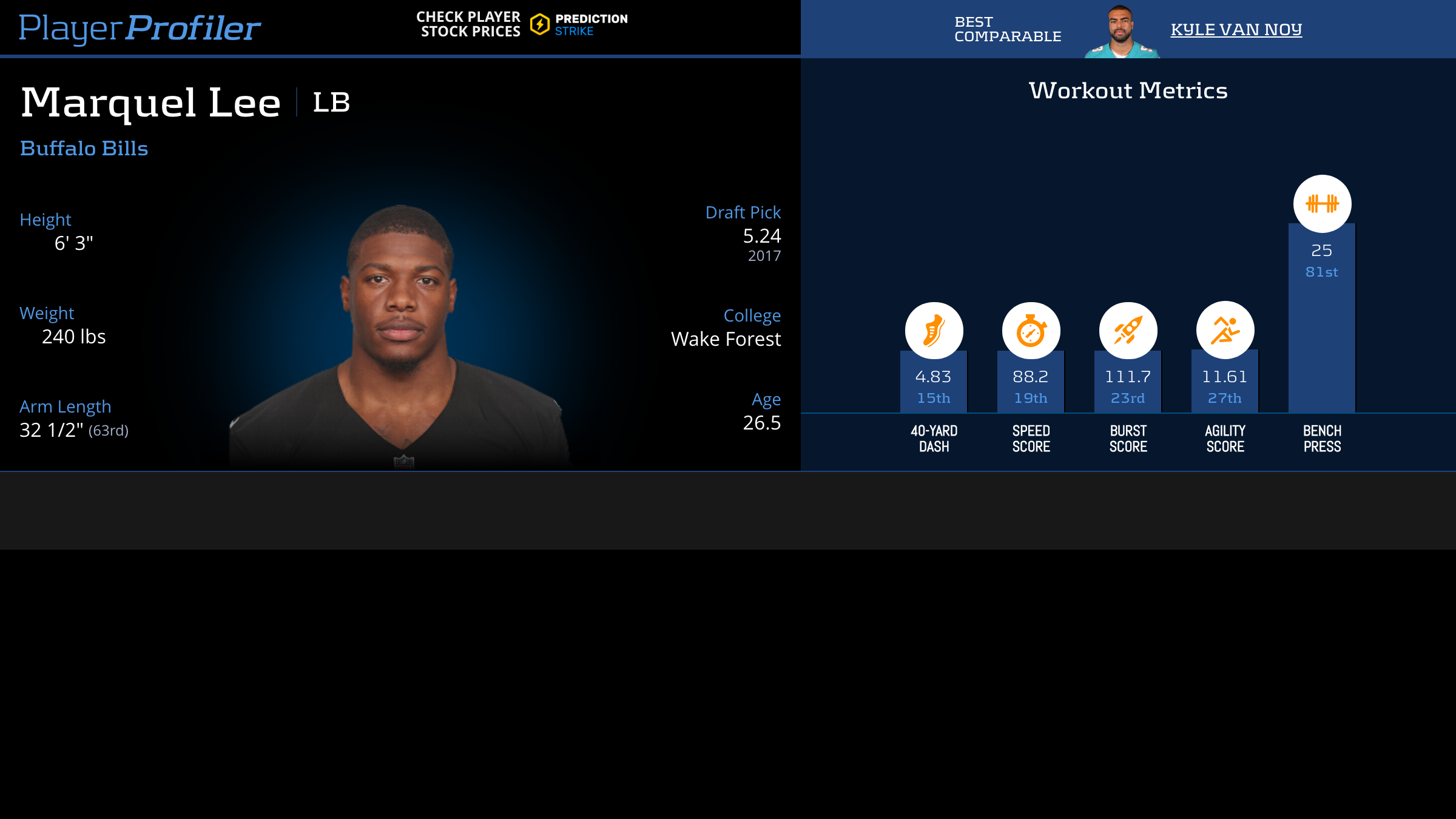The width and height of the screenshot is (1456, 819).
Task: Select the 40-yard dash shoe icon
Action: pos(934,331)
